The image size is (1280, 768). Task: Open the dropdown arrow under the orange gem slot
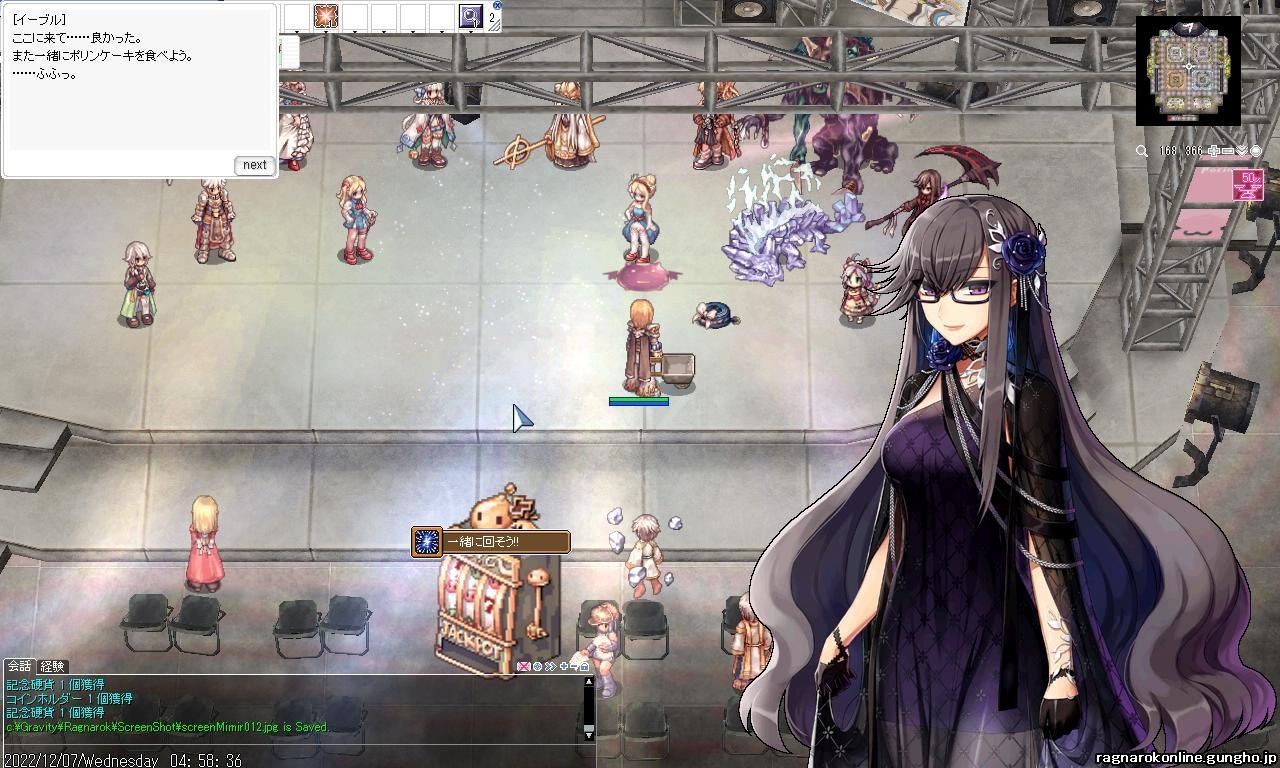point(325,31)
